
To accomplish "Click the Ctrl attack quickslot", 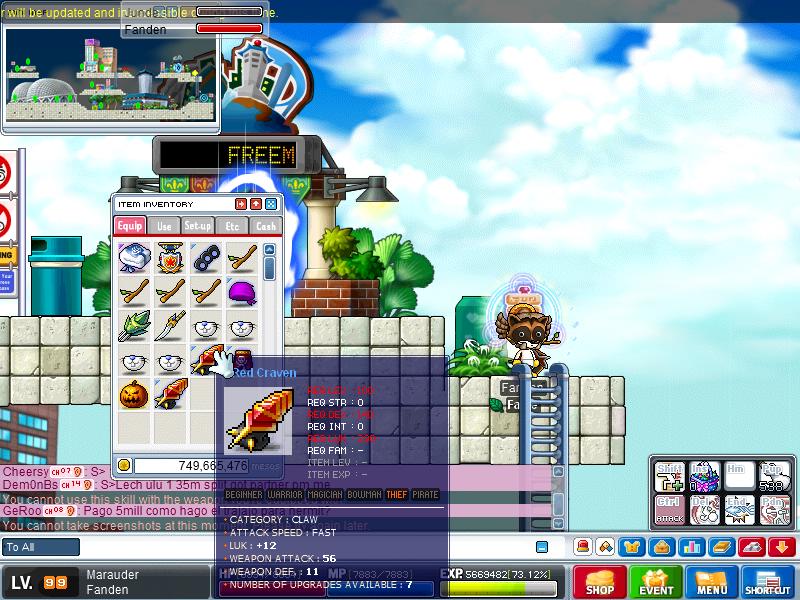I will (x=669, y=509).
